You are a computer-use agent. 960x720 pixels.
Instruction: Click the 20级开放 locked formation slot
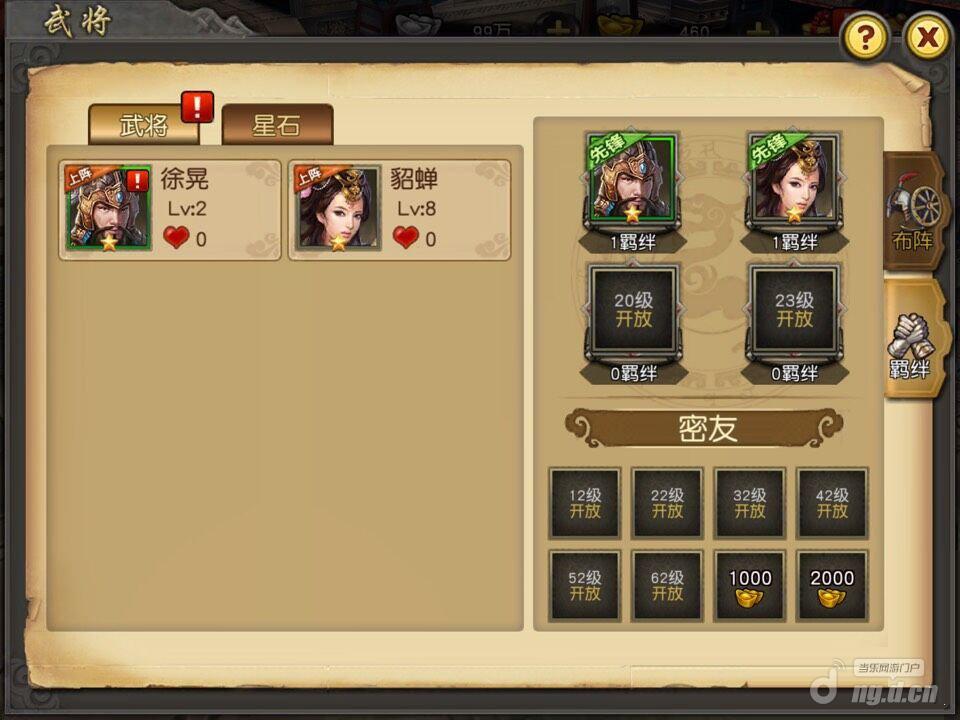pyautogui.click(x=633, y=310)
